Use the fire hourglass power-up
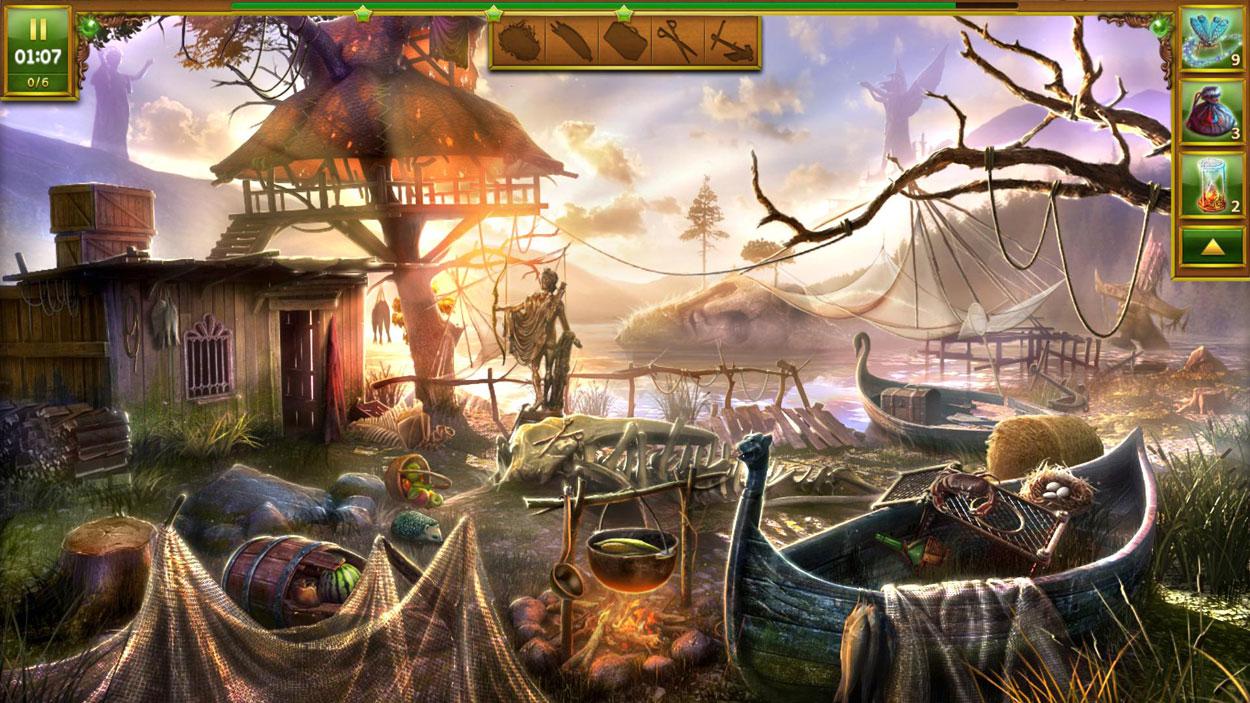The image size is (1250, 703). (x=1211, y=185)
